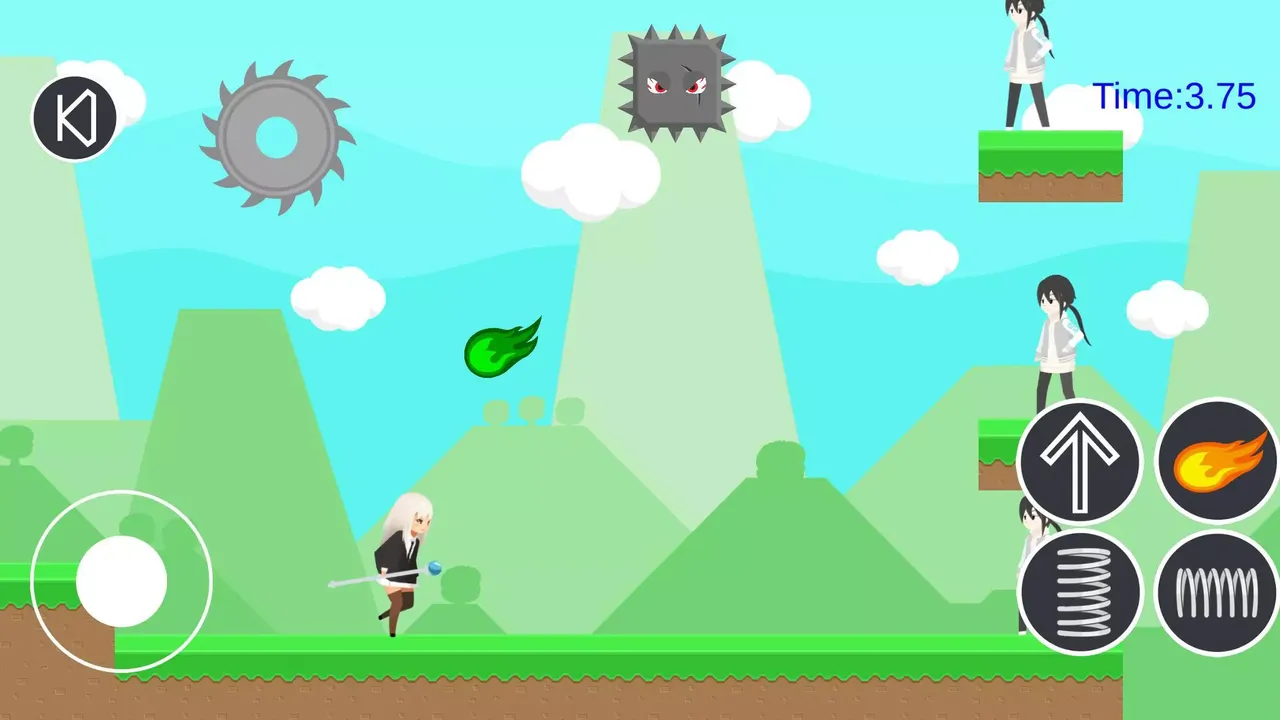Image resolution: width=1280 pixels, height=720 pixels.
Task: Select the fireball attack button
Action: pos(1216,460)
